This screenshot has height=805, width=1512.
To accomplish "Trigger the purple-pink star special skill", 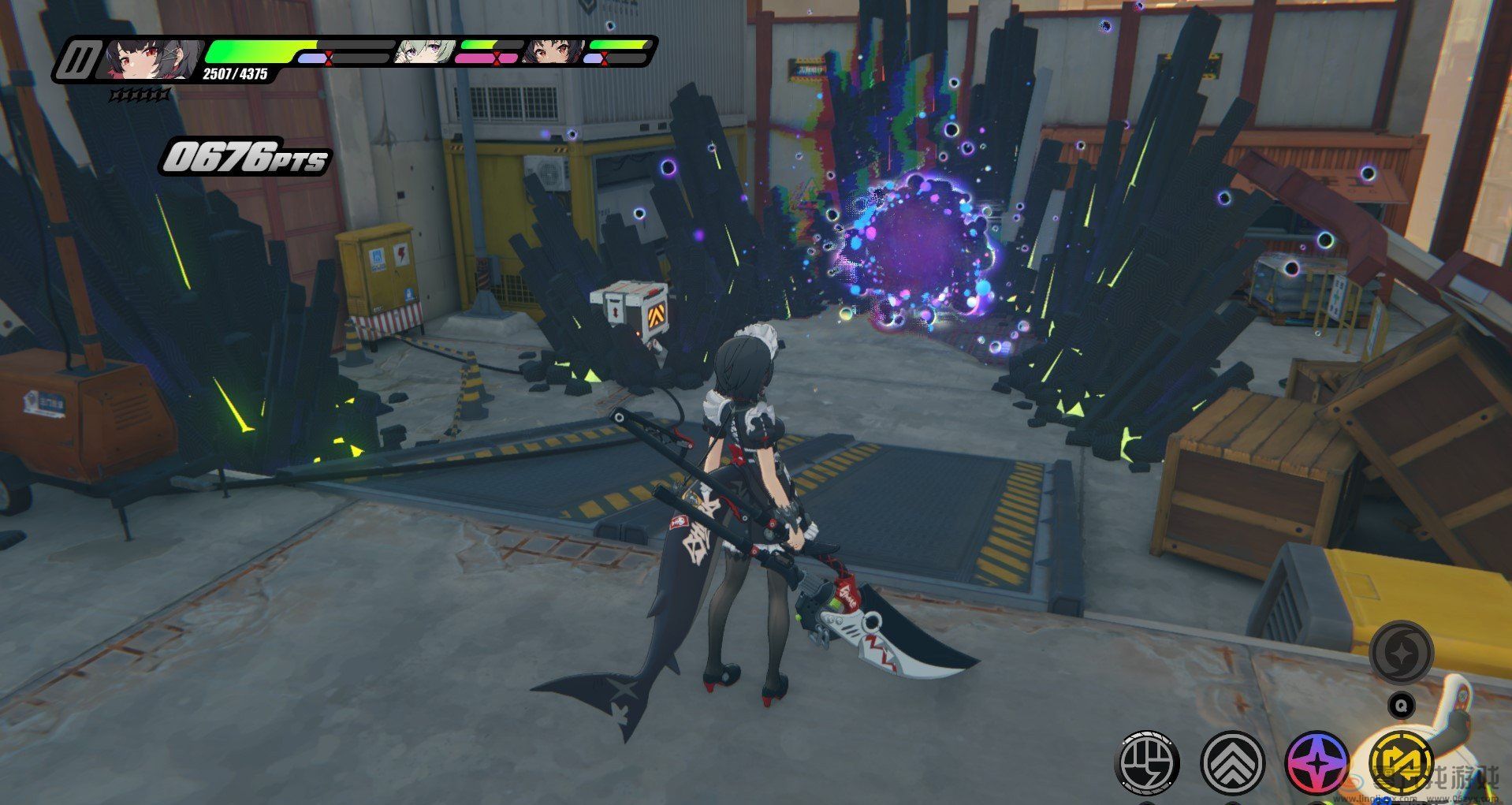I will (x=1317, y=763).
